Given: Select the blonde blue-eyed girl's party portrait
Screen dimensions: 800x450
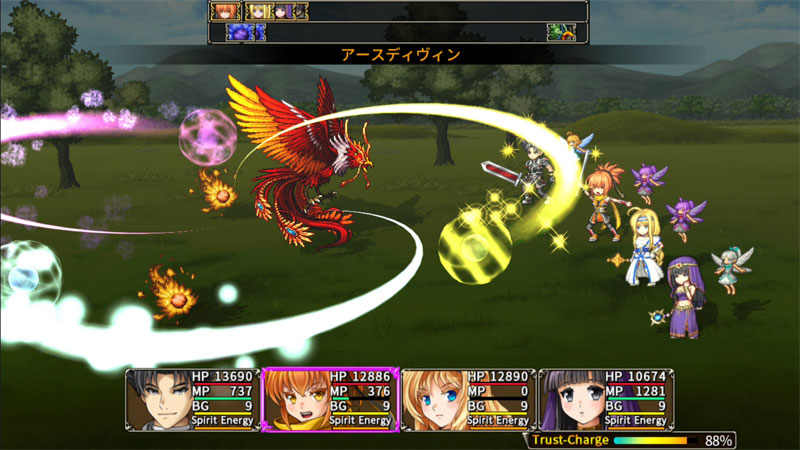Looking at the screenshot, I should point(434,398).
